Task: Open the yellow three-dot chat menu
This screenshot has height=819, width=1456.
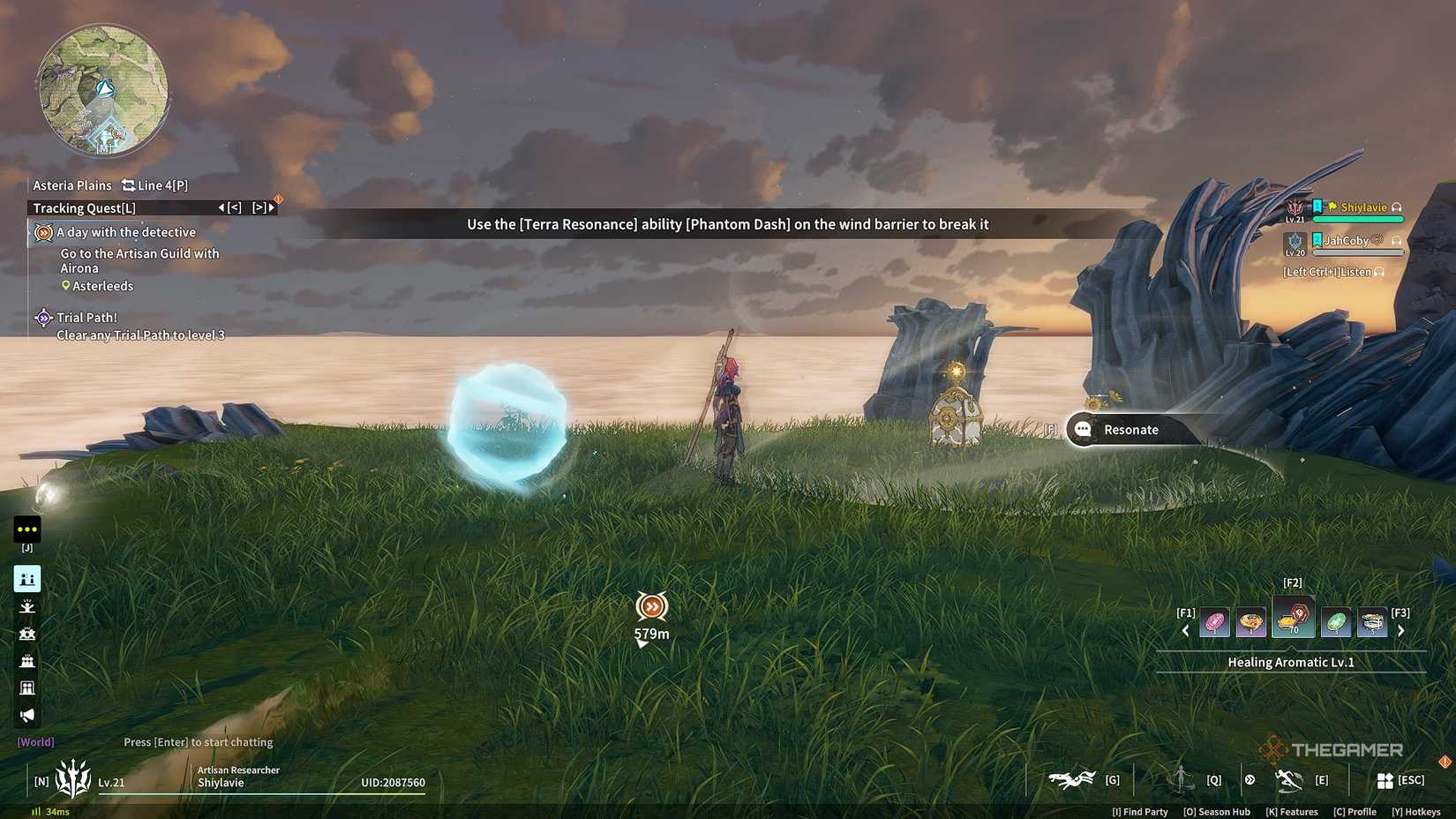Action: [27, 530]
